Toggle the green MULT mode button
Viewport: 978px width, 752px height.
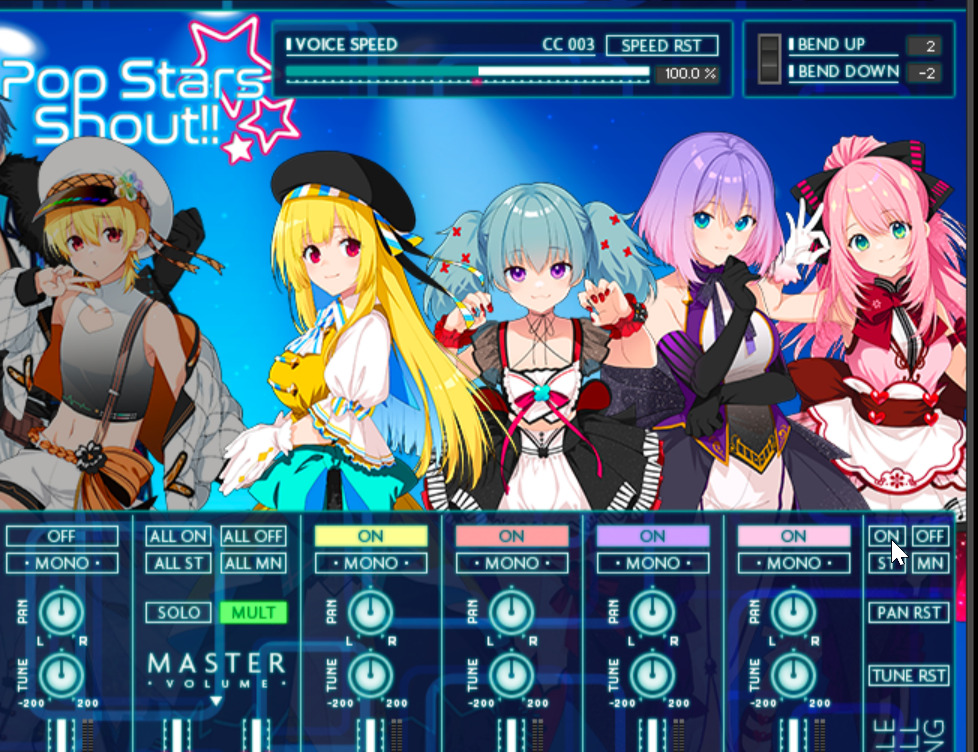point(253,612)
